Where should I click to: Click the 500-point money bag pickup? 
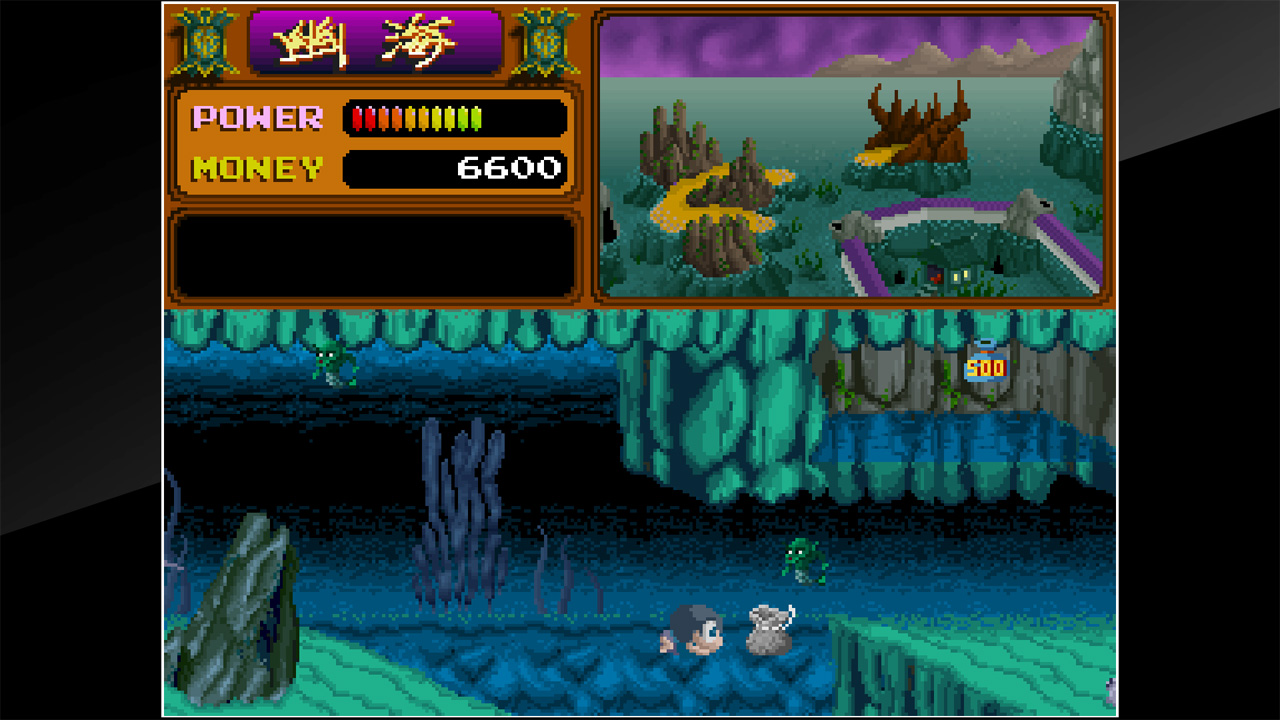(984, 367)
